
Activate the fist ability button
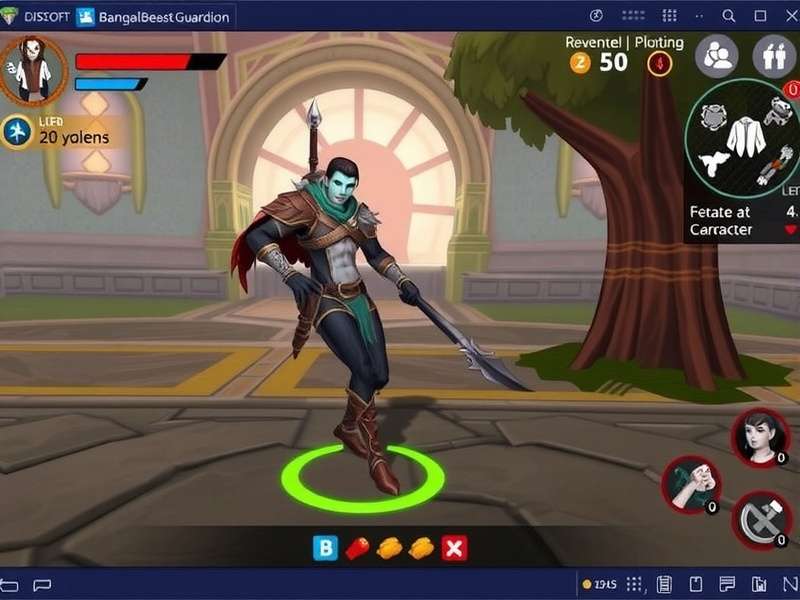(690, 485)
